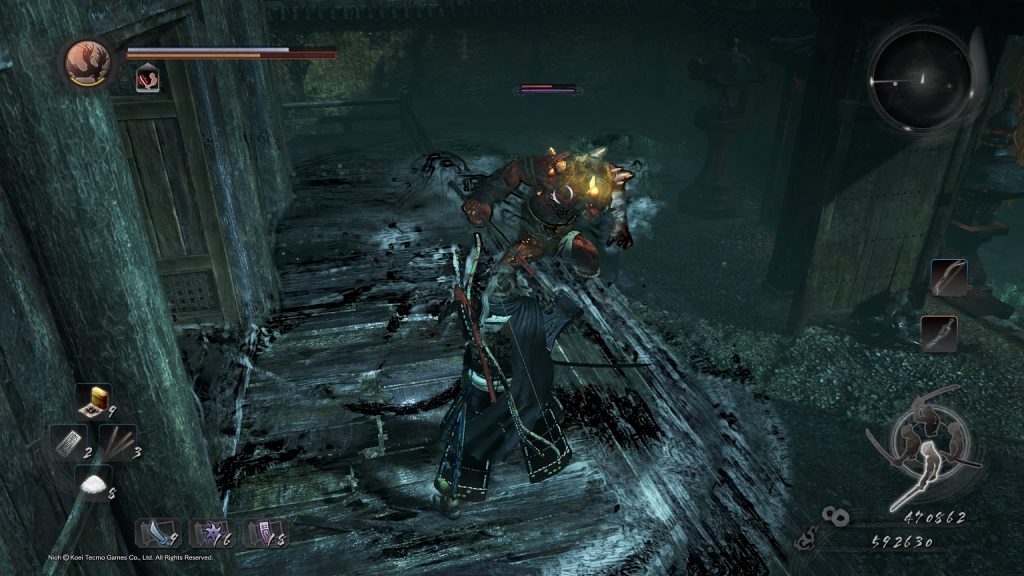
Task: Select the bow ranged weapon icon
Action: pyautogui.click(x=948, y=276)
